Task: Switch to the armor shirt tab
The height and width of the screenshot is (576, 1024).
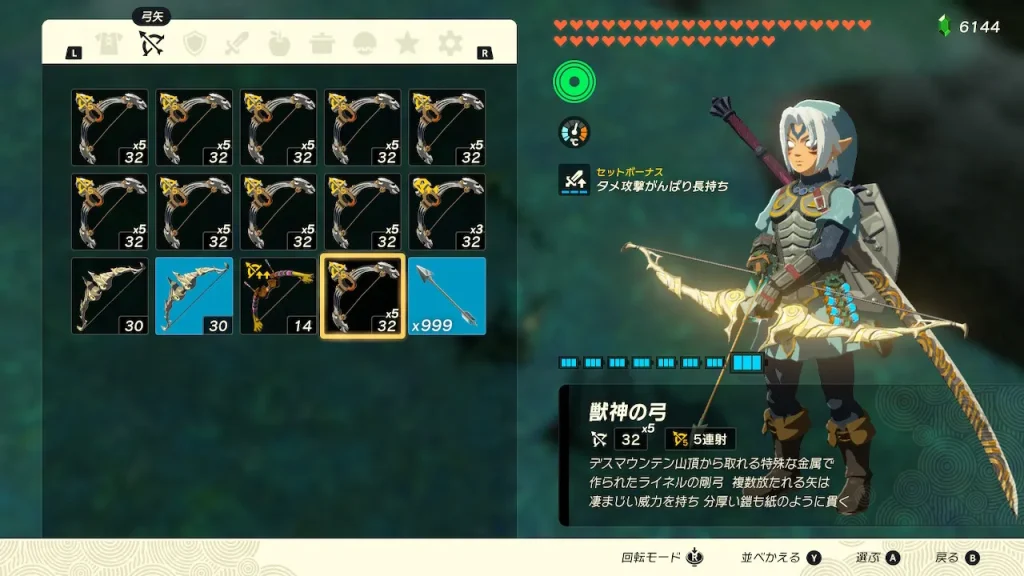Action: tap(108, 43)
